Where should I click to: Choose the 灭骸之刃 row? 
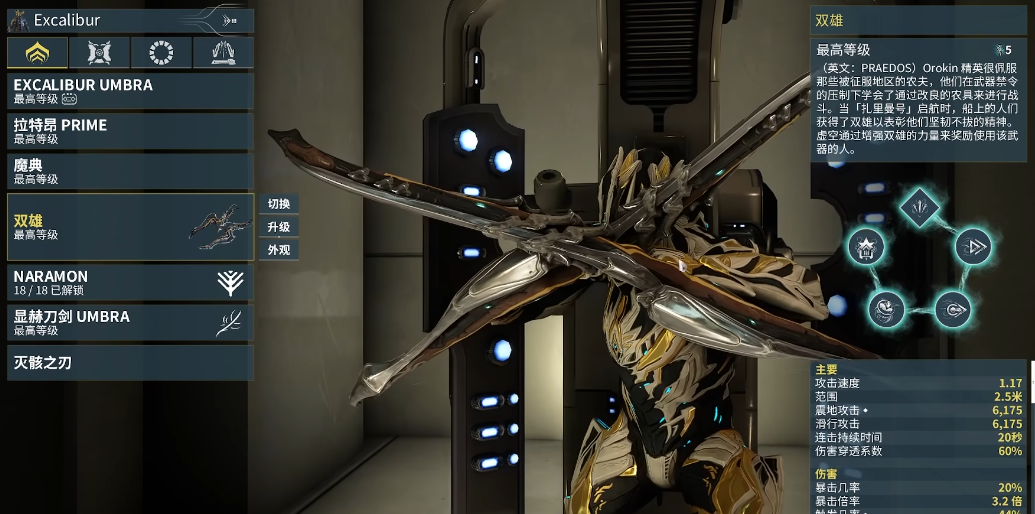coord(130,362)
